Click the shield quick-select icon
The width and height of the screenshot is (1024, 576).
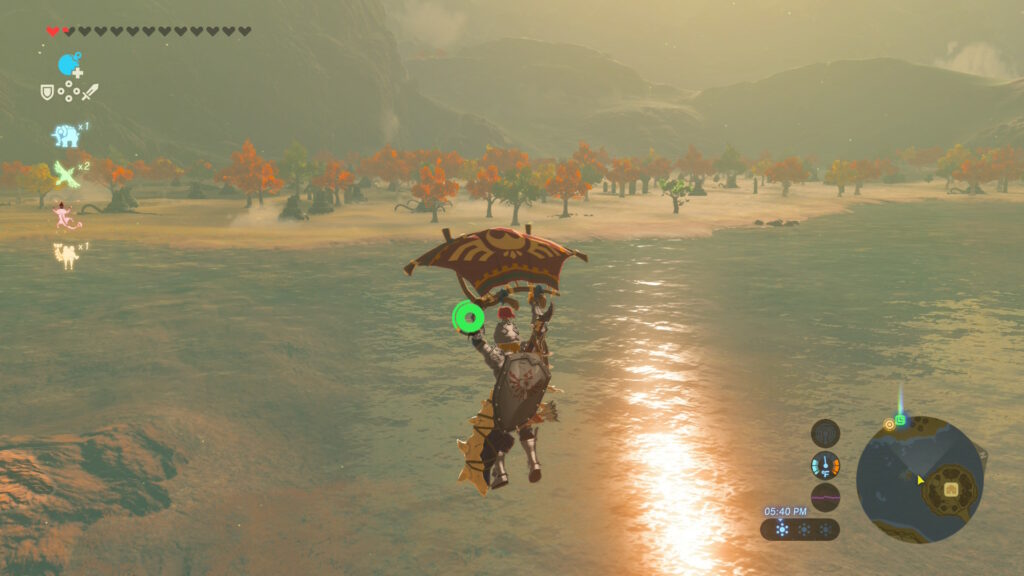(x=46, y=92)
